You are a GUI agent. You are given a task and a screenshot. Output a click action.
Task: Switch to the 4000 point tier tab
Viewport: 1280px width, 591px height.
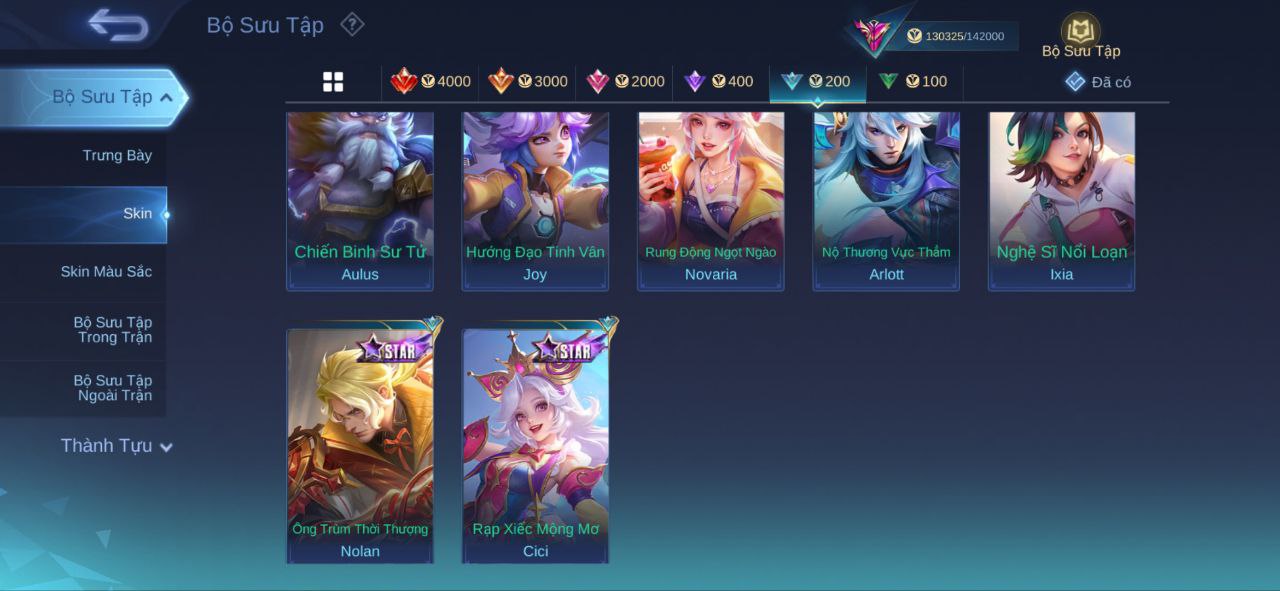pyautogui.click(x=431, y=82)
